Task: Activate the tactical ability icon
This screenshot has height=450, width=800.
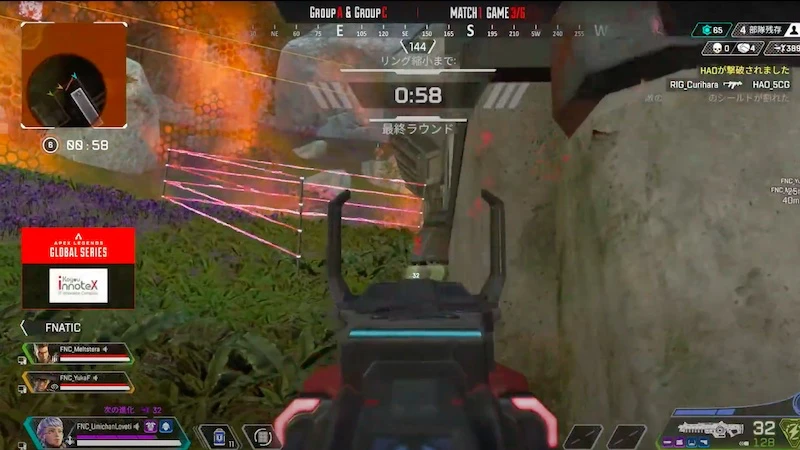Action: point(263,437)
